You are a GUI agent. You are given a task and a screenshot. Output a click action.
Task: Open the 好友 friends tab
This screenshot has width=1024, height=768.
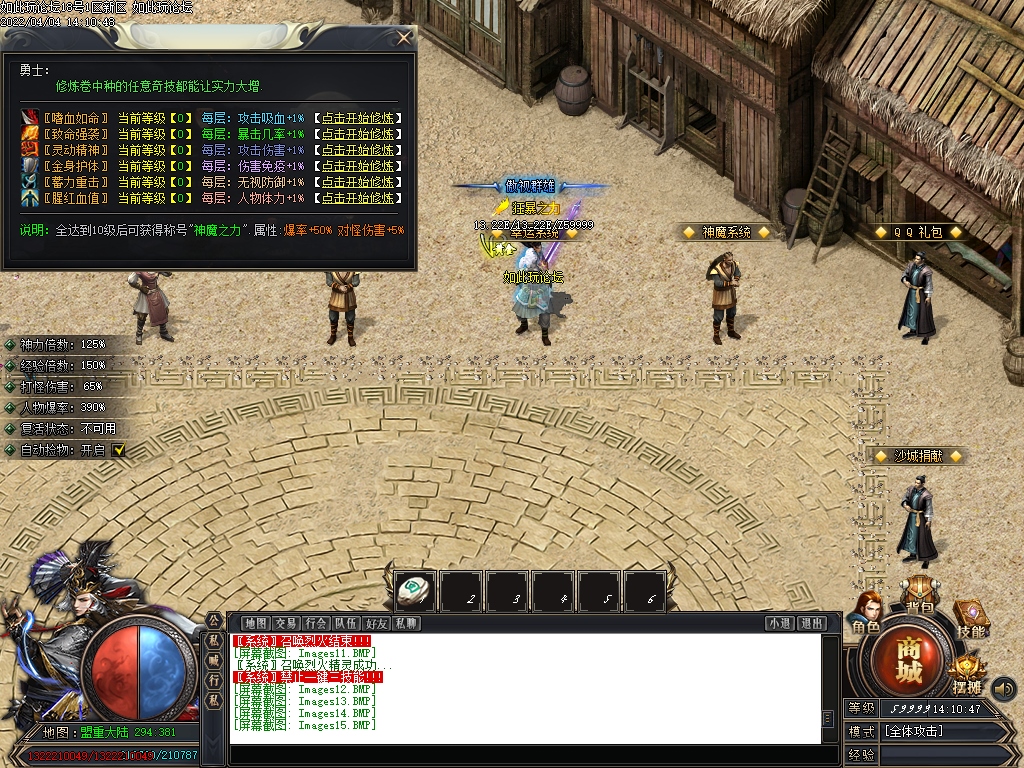(x=376, y=623)
